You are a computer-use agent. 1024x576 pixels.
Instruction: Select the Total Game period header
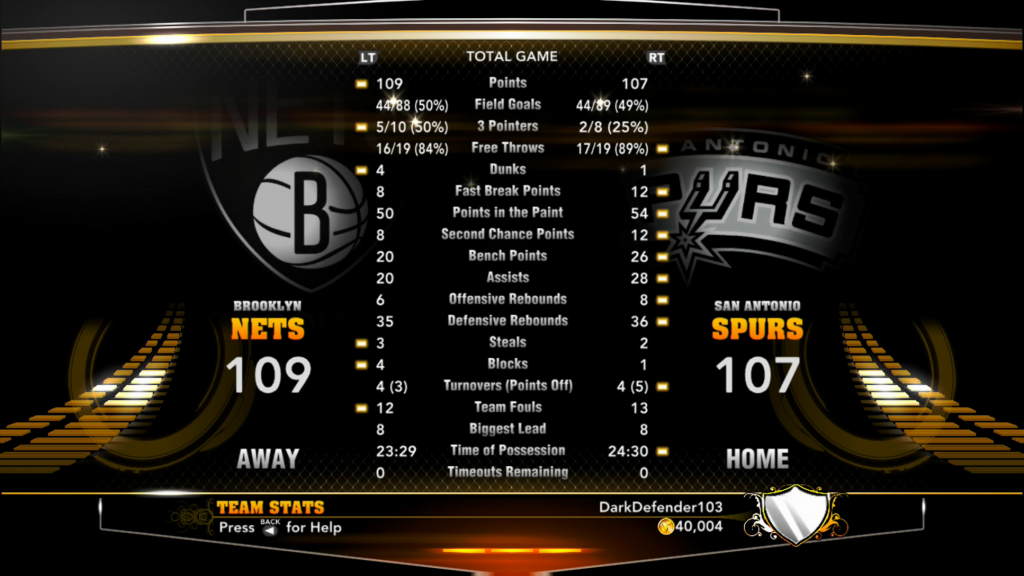click(512, 57)
